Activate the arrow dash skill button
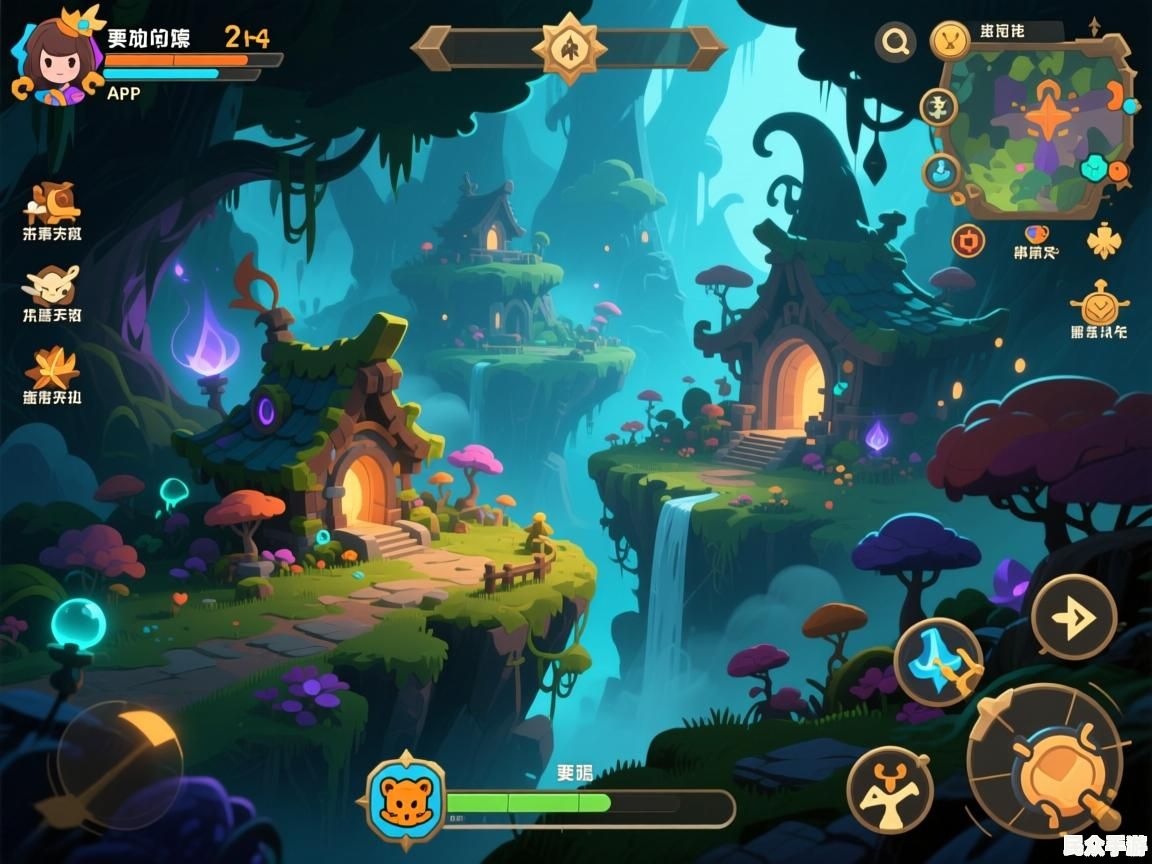Image resolution: width=1152 pixels, height=864 pixels. pos(1073,618)
